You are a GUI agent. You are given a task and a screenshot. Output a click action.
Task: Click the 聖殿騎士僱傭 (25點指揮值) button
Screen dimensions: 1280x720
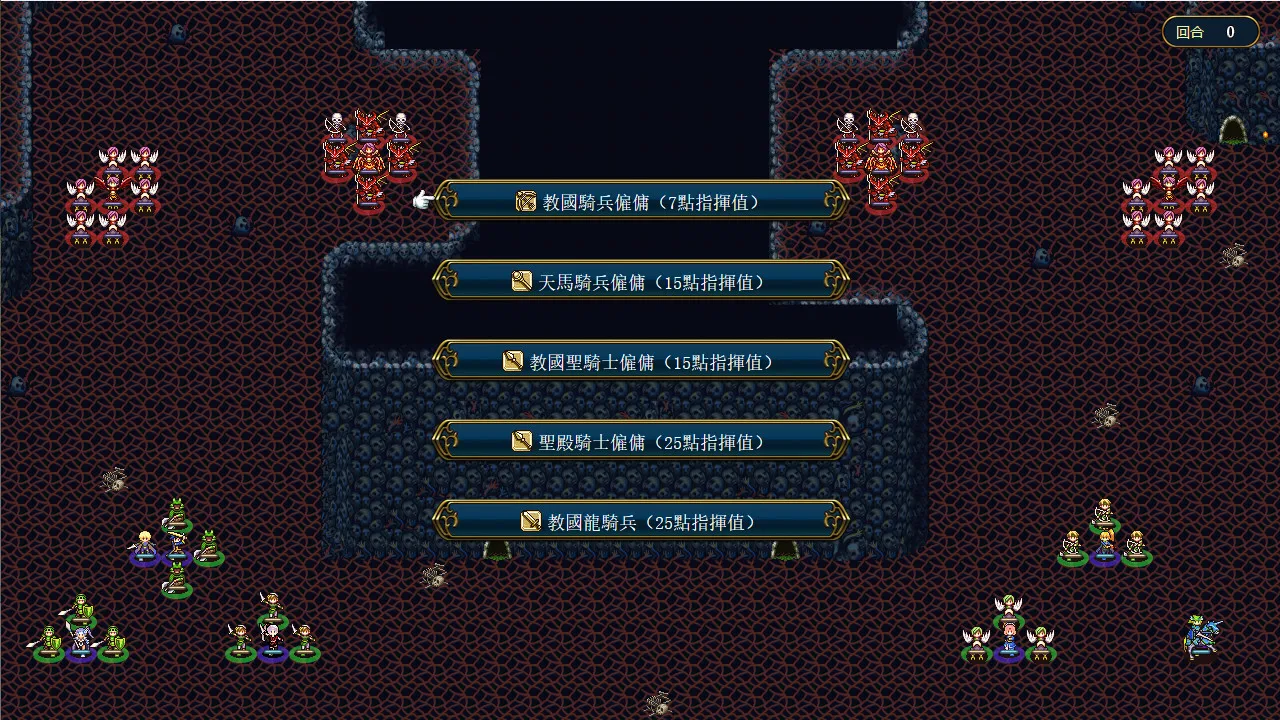[x=640, y=440]
